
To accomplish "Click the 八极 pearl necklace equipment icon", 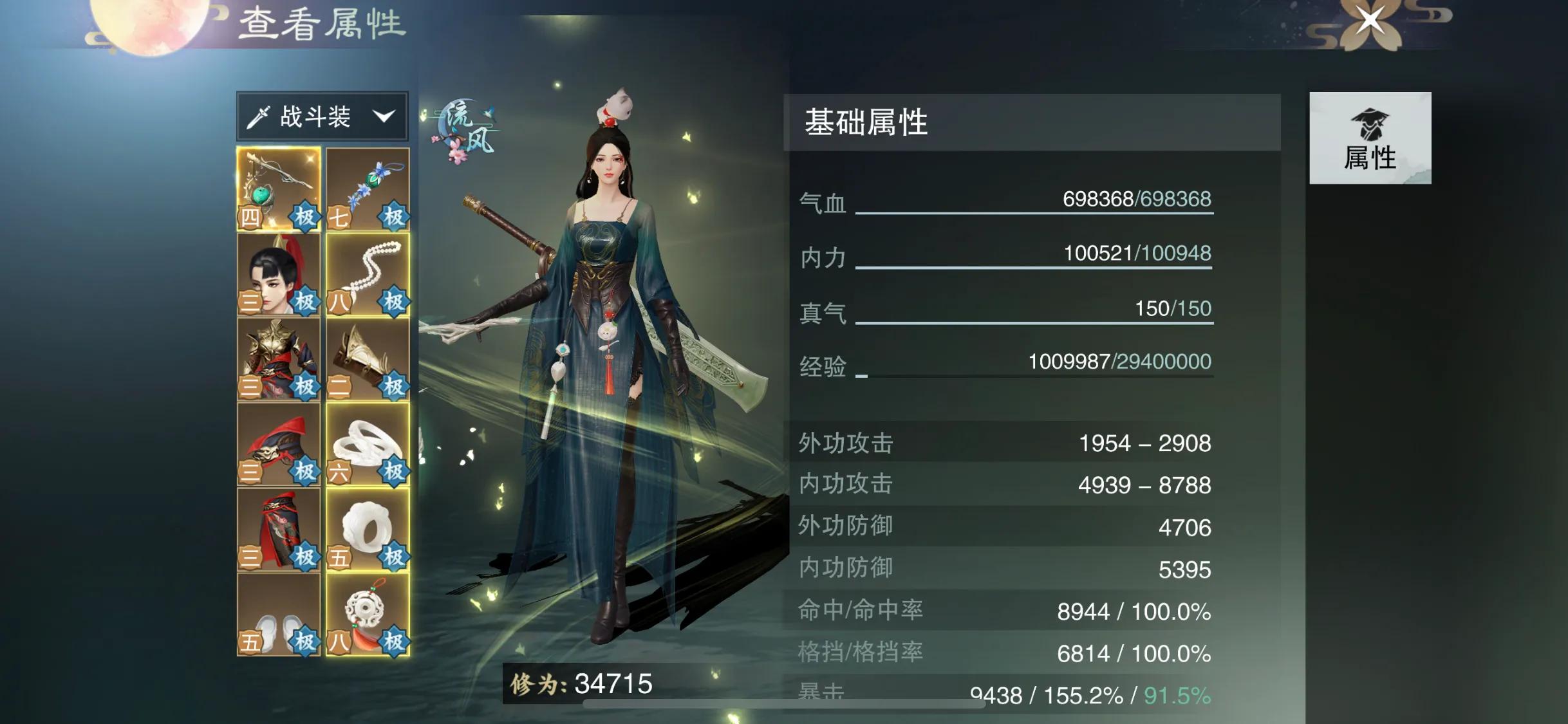I will coord(367,274).
